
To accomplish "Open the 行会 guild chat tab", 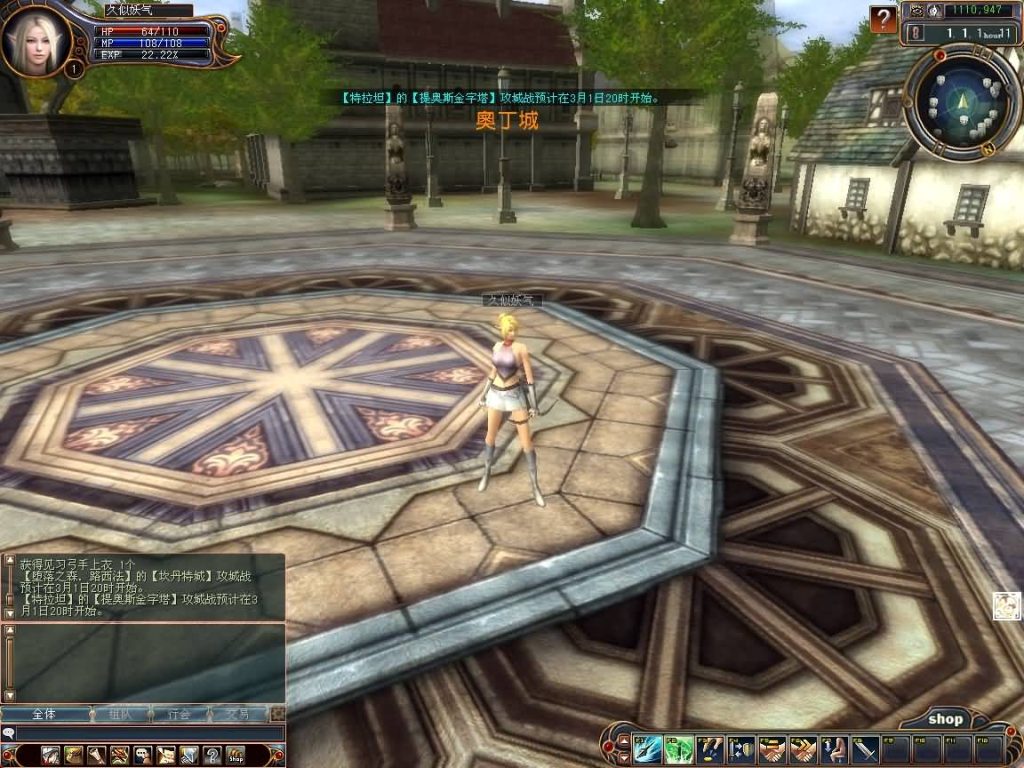I will [180, 714].
